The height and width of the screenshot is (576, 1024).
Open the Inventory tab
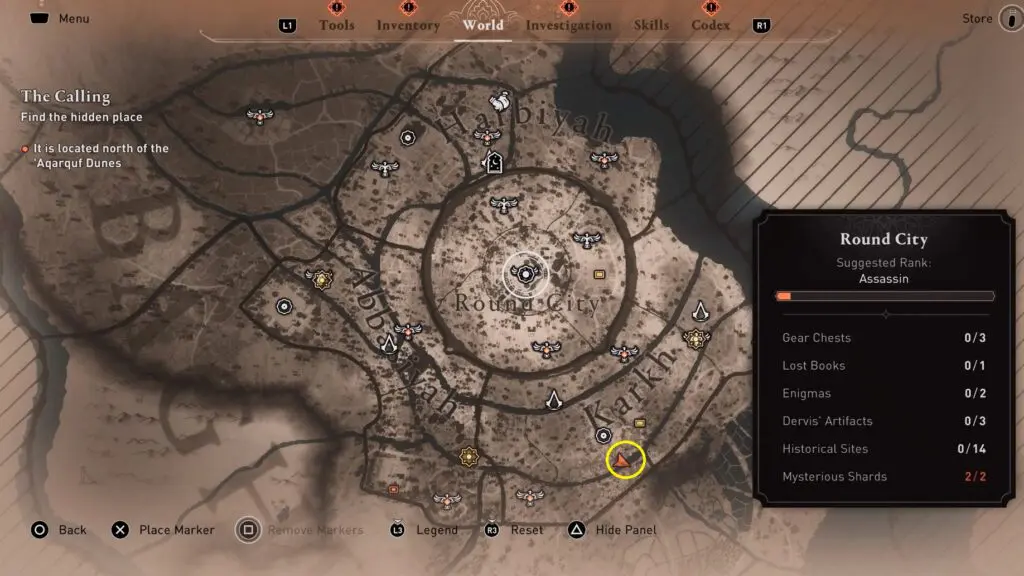[x=408, y=25]
